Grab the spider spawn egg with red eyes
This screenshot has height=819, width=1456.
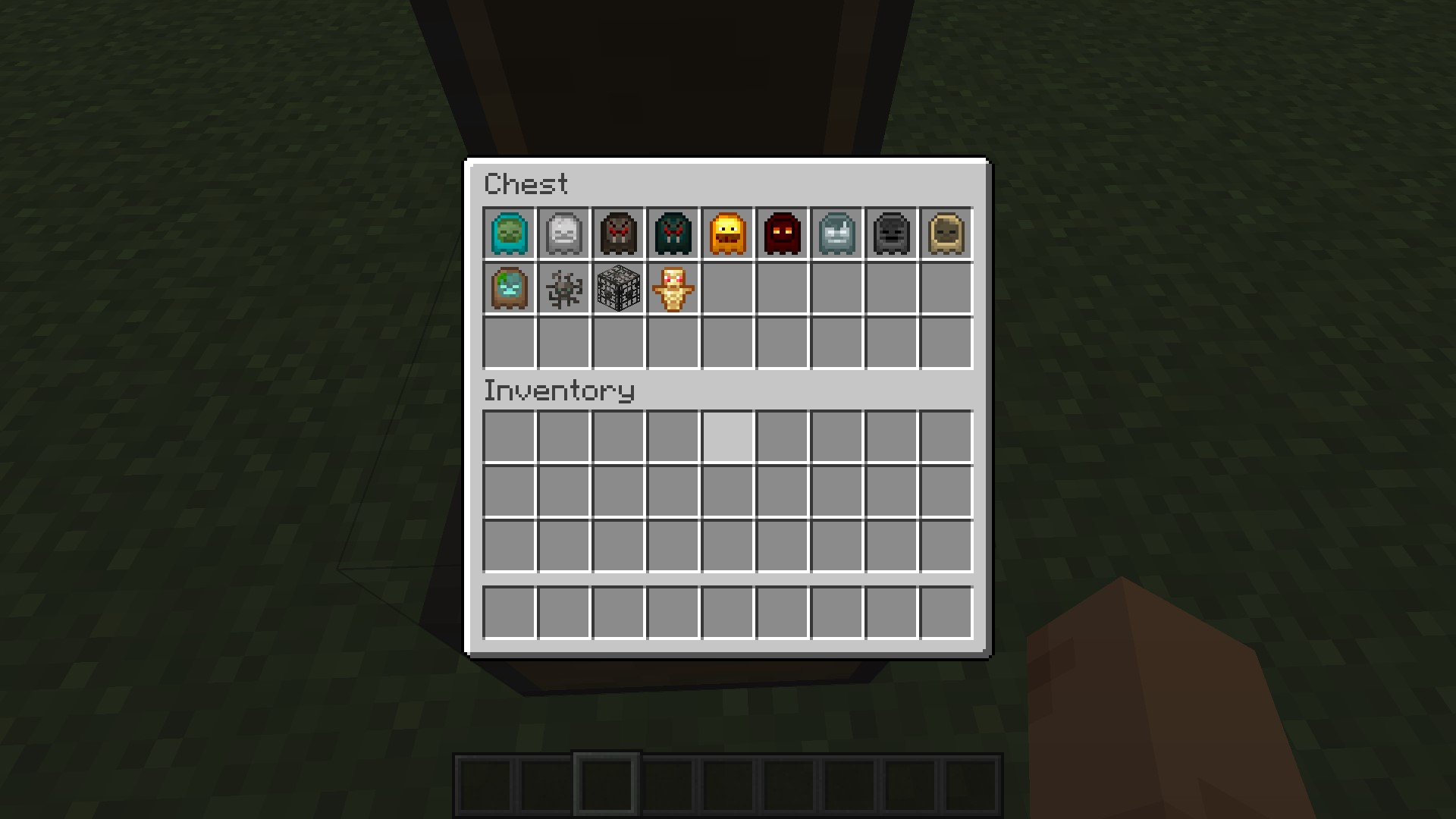tap(618, 233)
